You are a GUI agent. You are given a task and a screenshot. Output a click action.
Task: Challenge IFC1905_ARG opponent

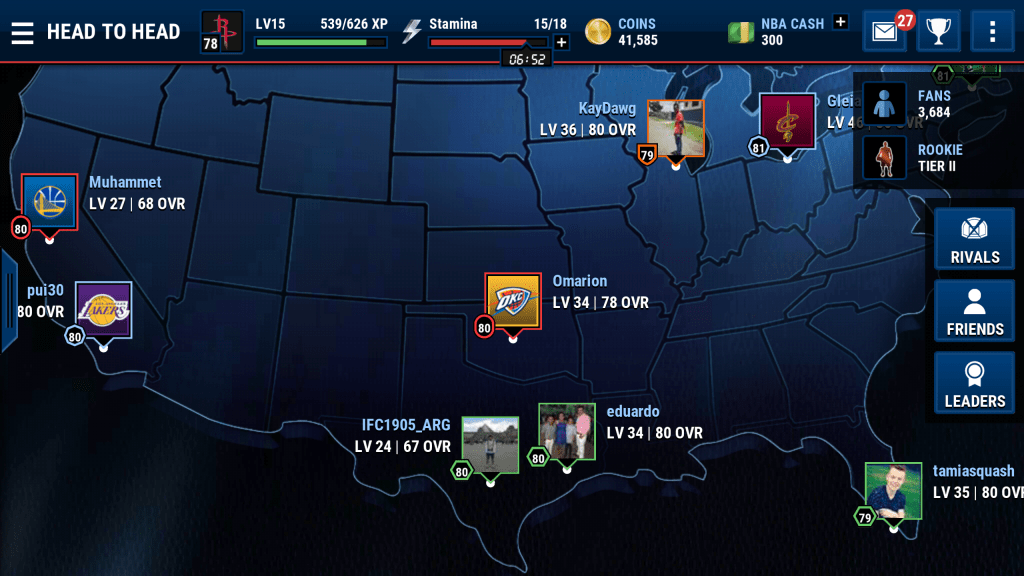tap(490, 445)
